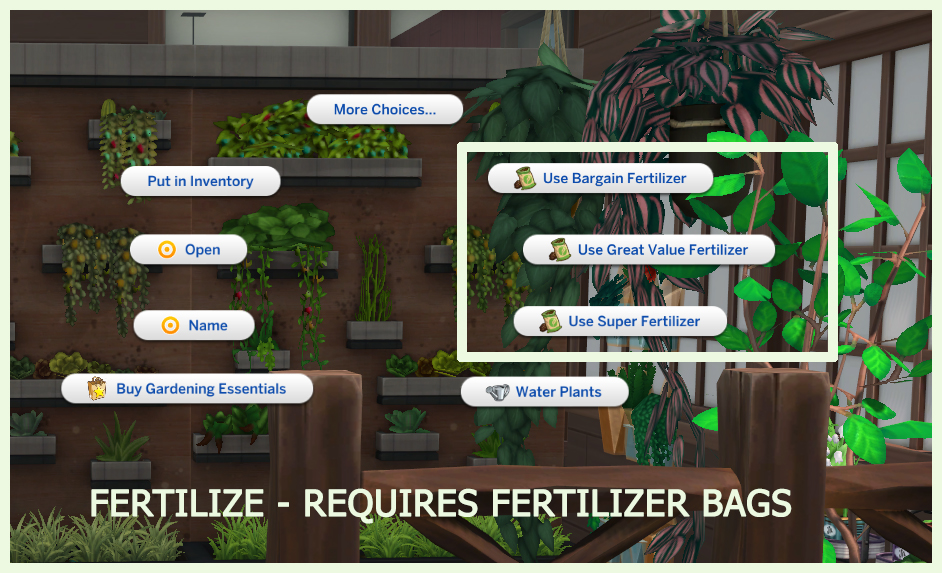The image size is (942, 573).
Task: Choose Use Great Value Fertilizer
Action: click(649, 250)
